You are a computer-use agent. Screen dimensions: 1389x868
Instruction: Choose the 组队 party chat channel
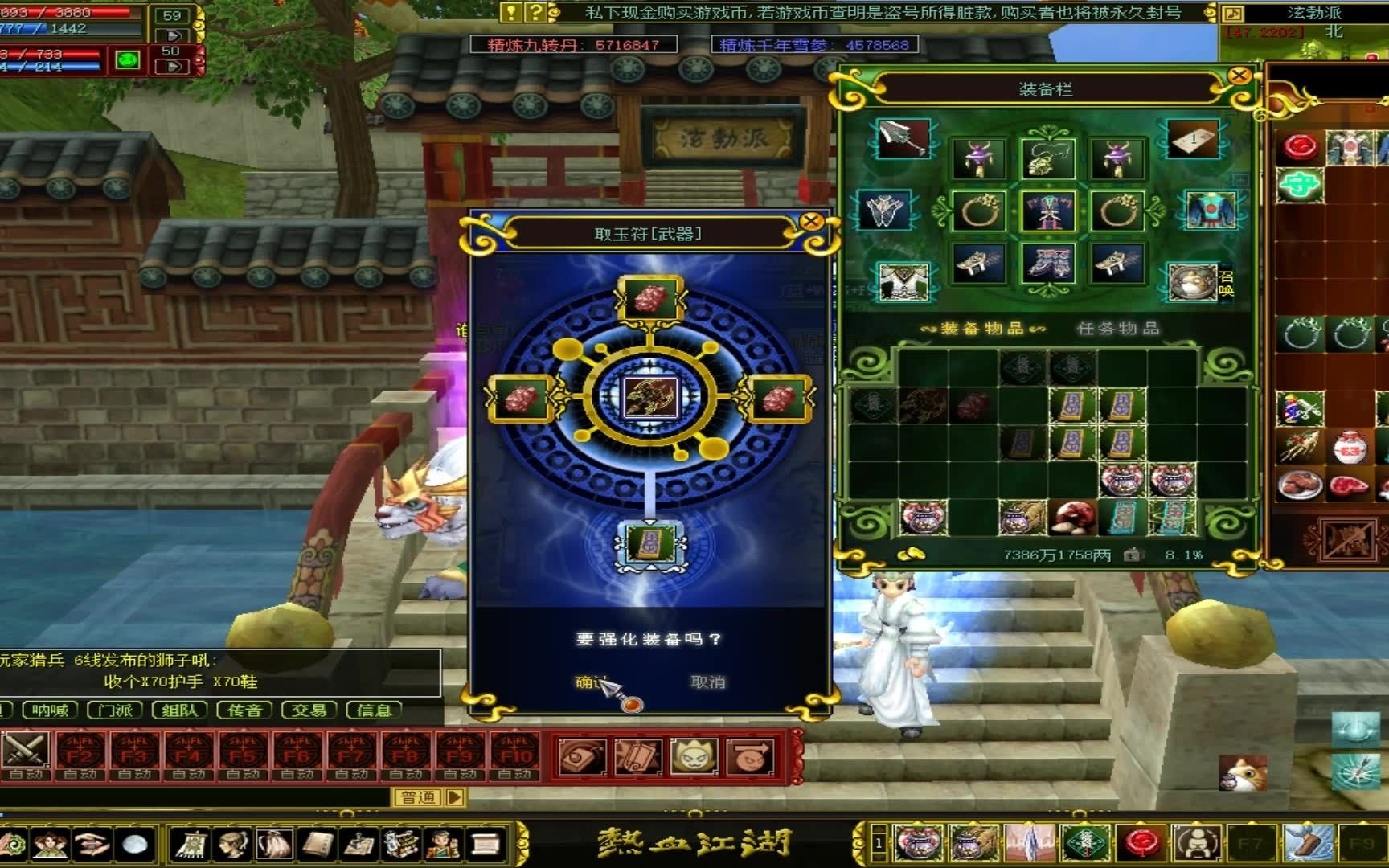179,710
